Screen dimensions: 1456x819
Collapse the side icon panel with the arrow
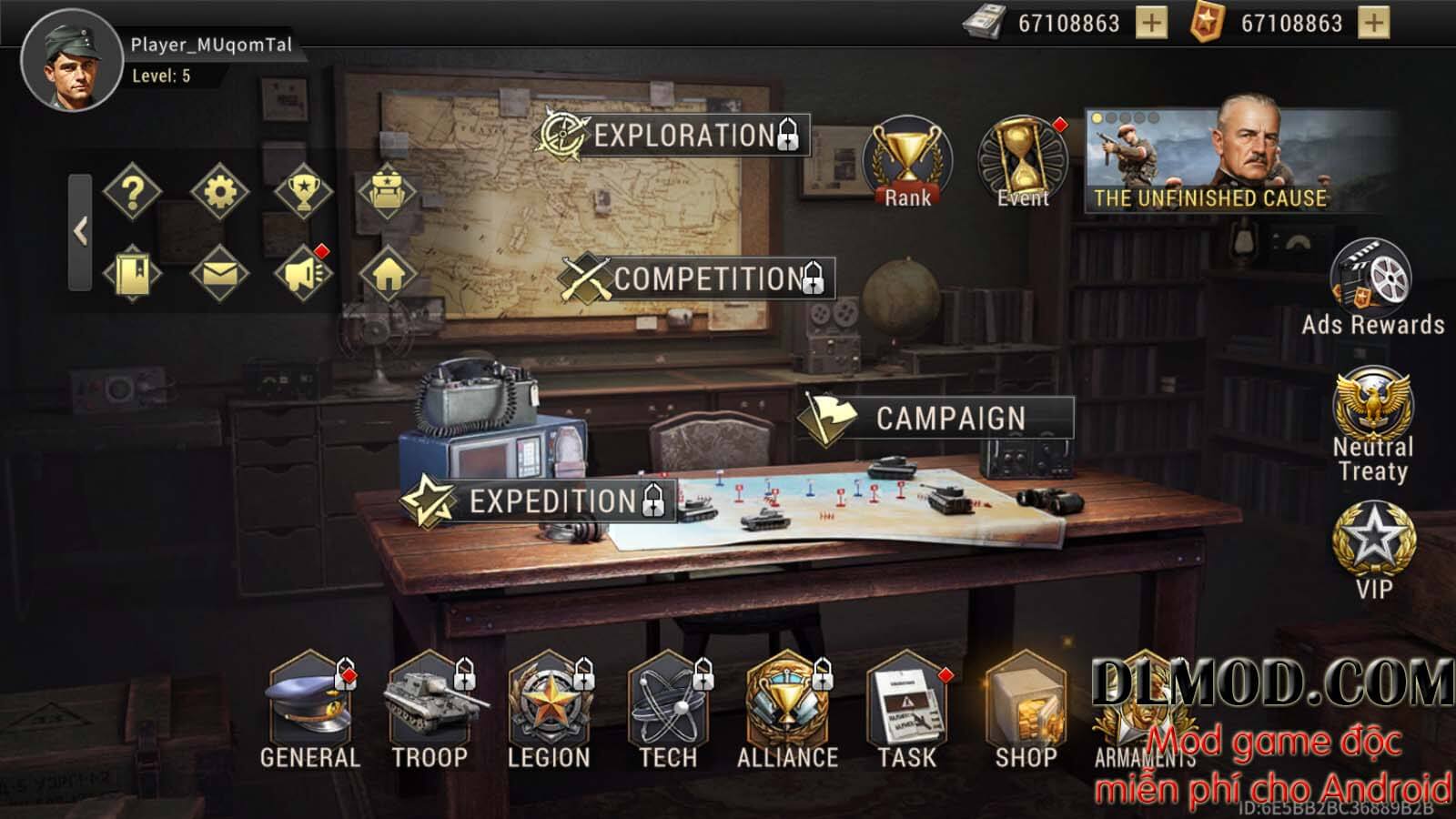pyautogui.click(x=81, y=232)
